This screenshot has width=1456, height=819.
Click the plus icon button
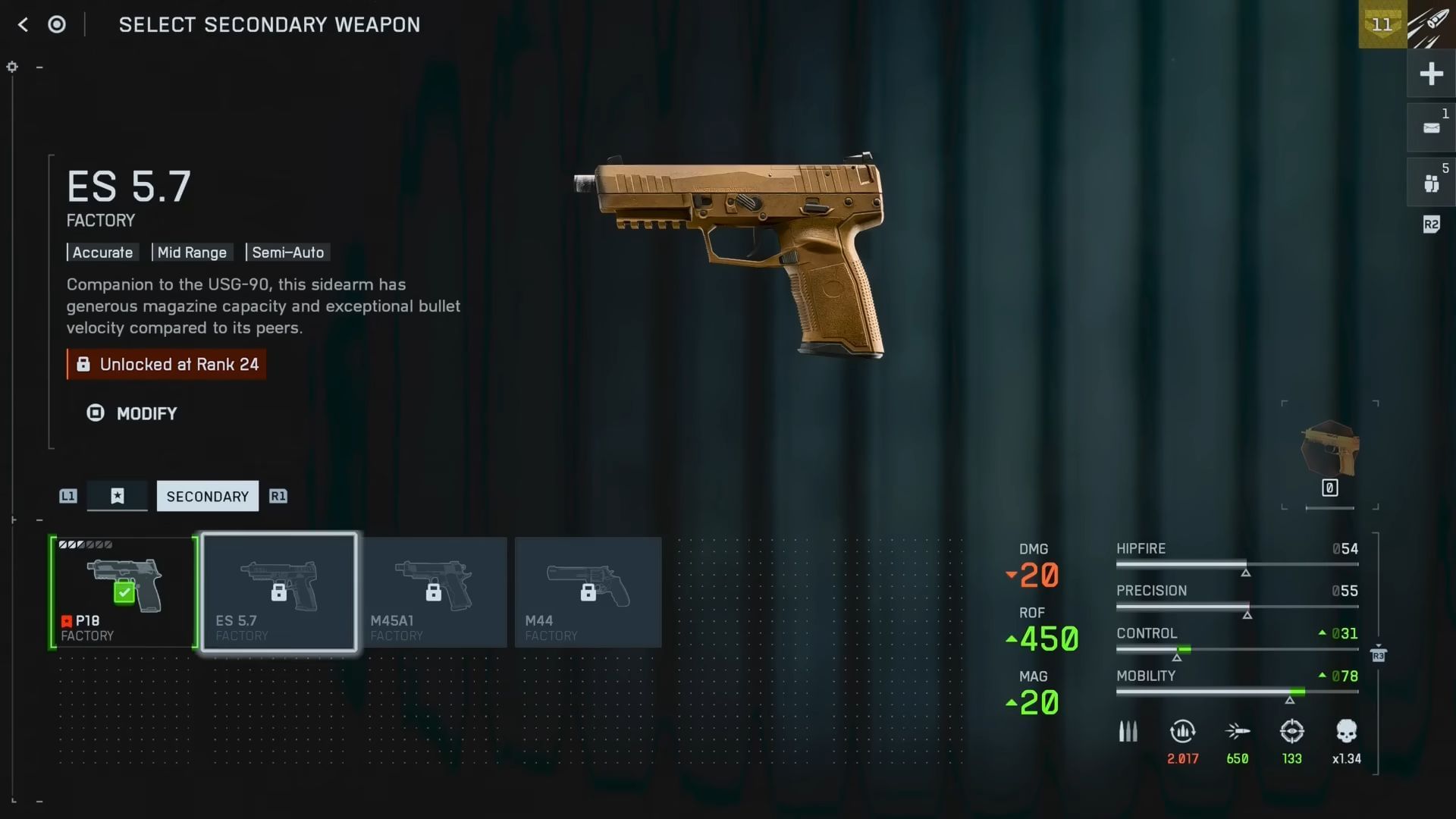click(x=1431, y=74)
